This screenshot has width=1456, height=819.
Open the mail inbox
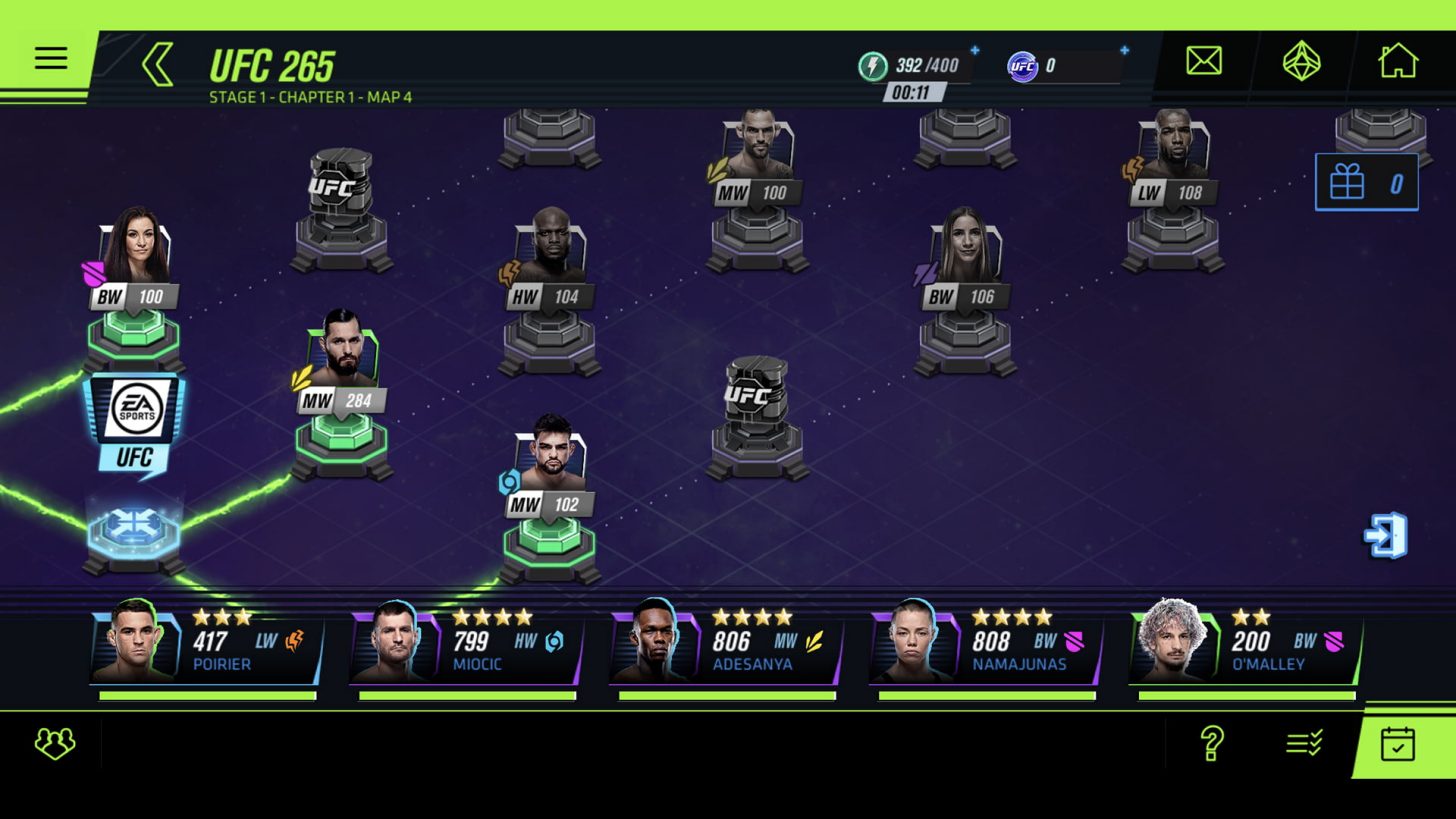1203,62
